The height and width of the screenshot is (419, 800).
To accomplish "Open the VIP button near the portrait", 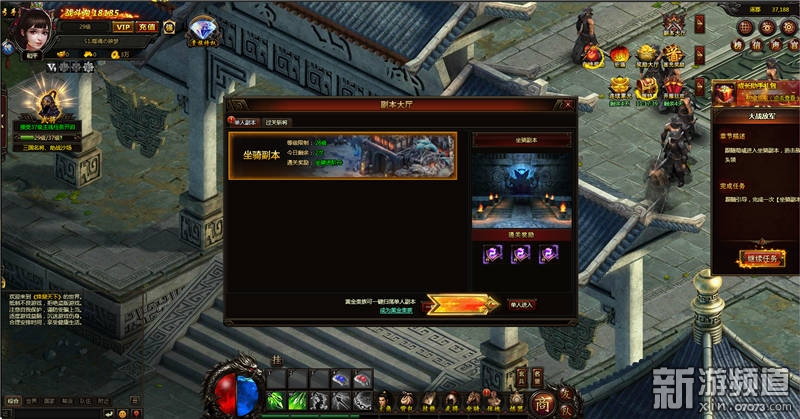I will 124,27.
